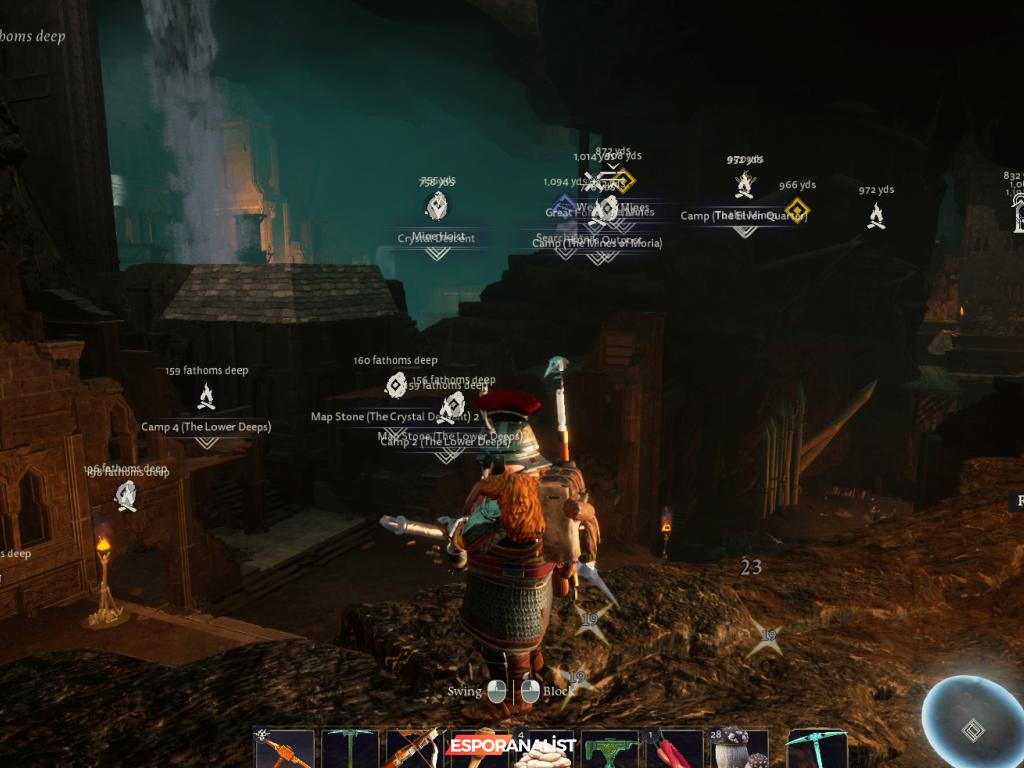Viewport: 1024px width, 768px height.
Task: Click the gold diamond marker at 966 yds
Action: [796, 211]
